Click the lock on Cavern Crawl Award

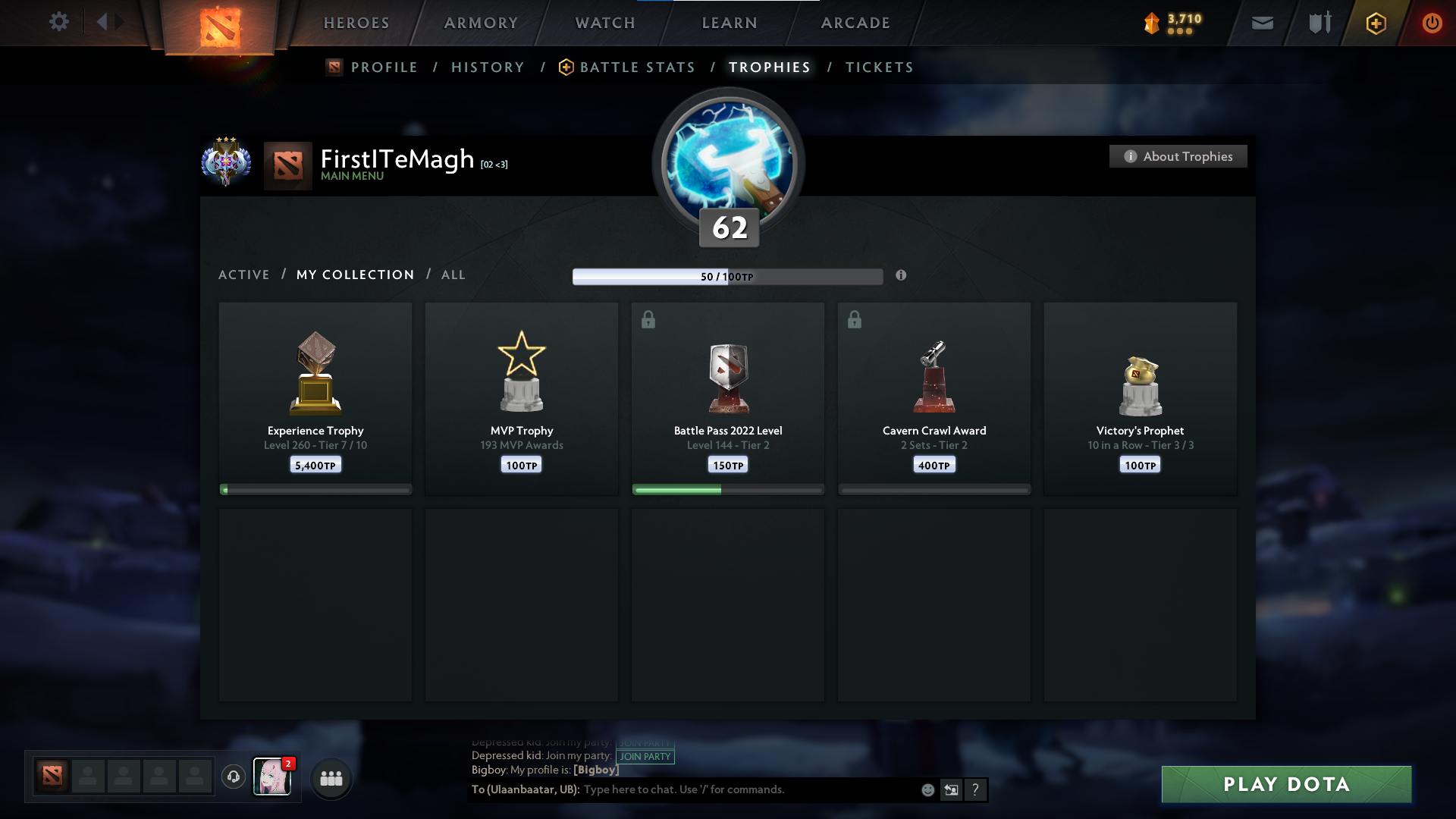854,319
